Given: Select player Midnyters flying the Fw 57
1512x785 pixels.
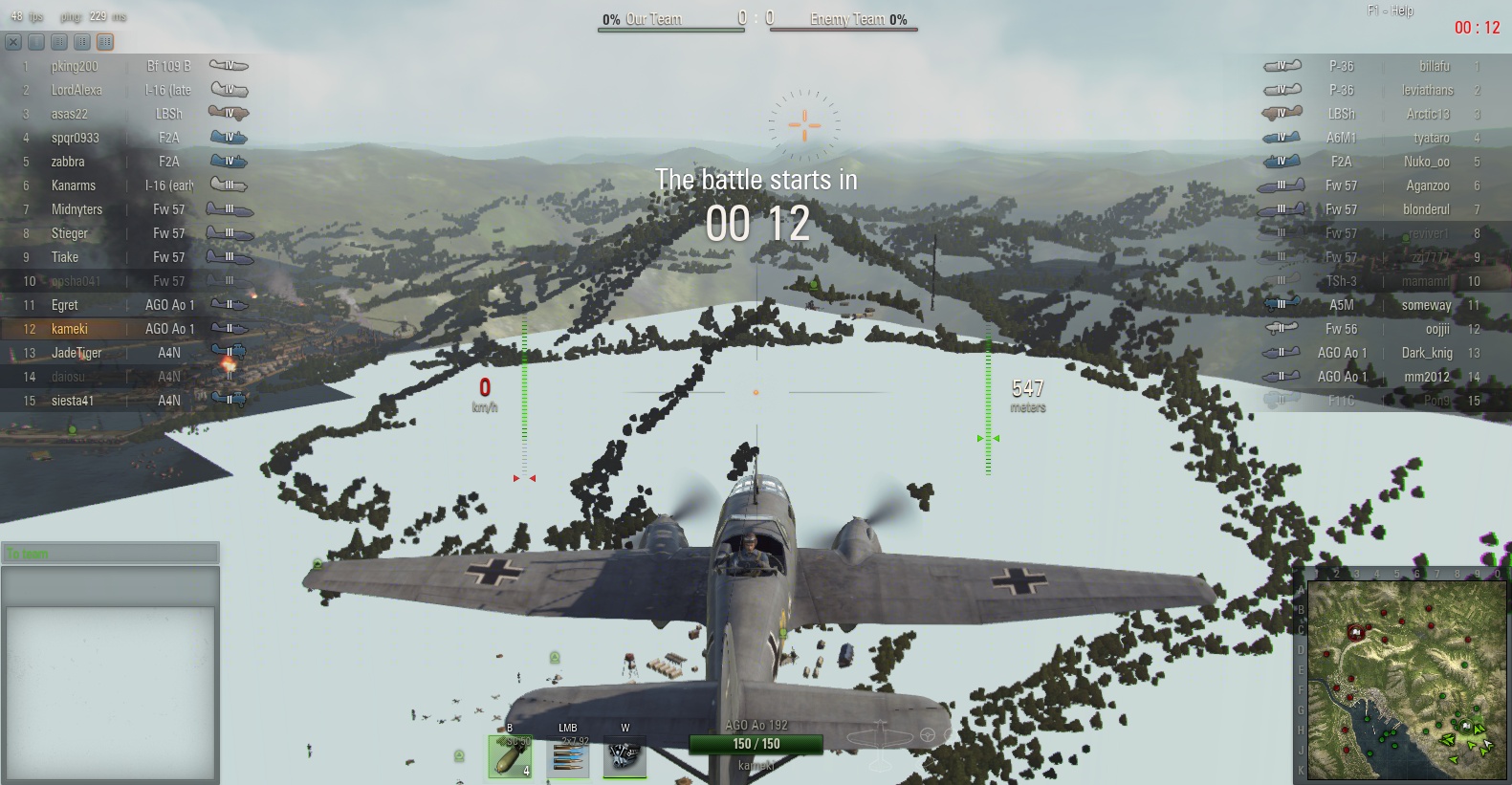Looking at the screenshot, I should point(77,209).
